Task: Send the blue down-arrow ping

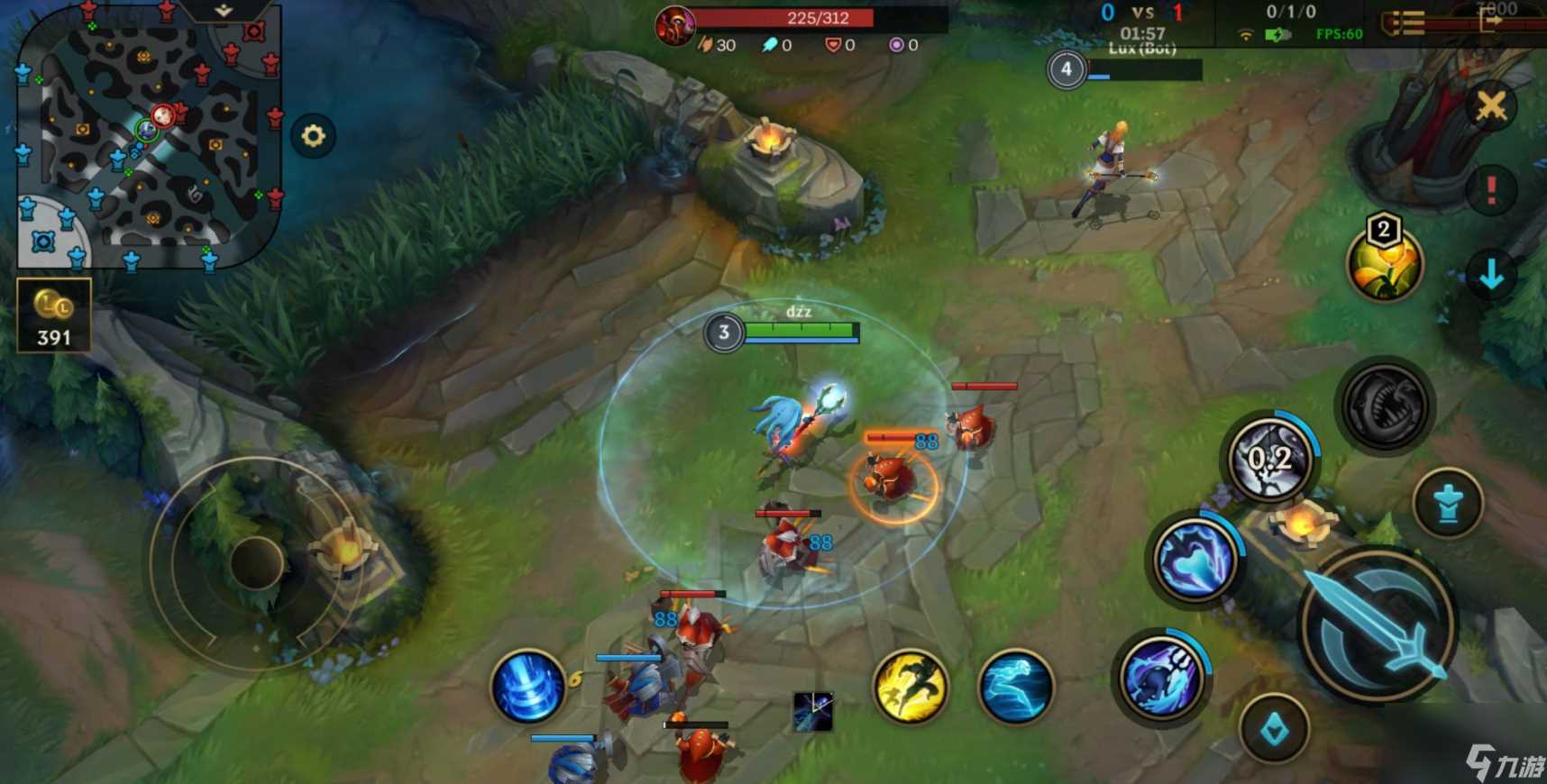Action: tap(1491, 274)
